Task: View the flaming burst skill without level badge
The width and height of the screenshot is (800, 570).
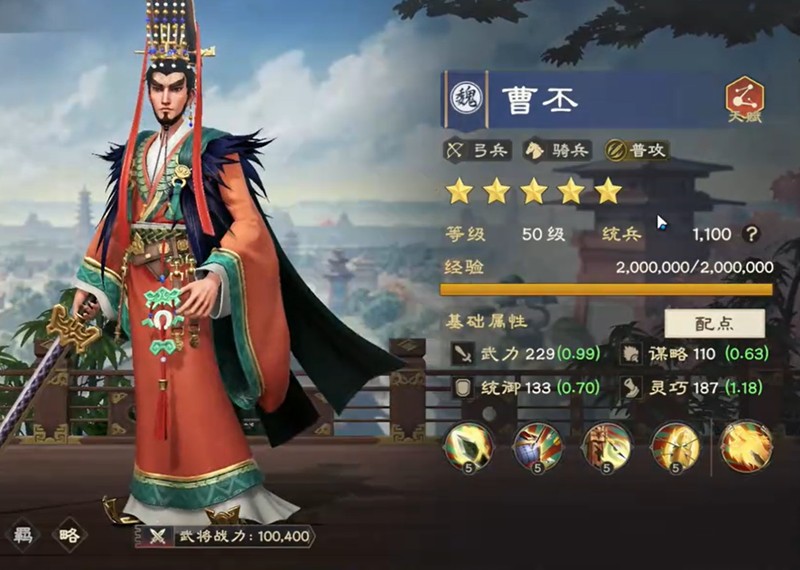Action: click(746, 445)
